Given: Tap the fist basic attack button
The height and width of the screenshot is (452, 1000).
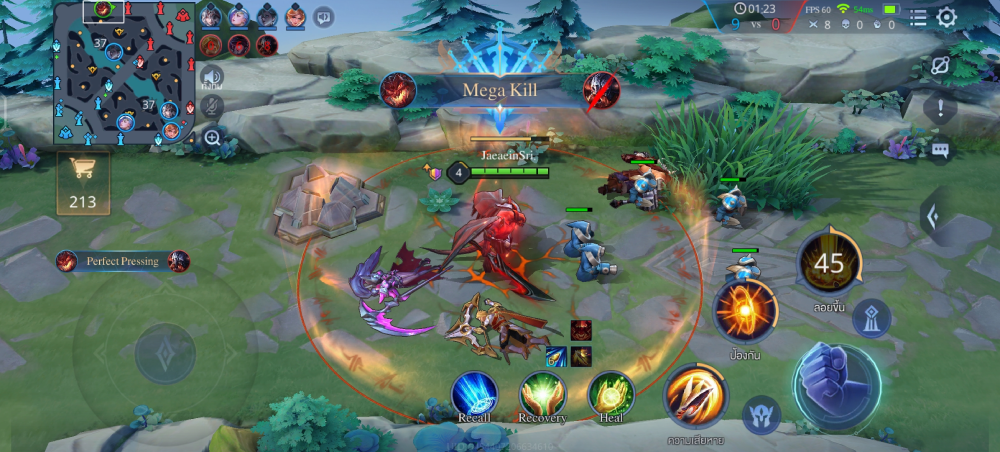Looking at the screenshot, I should 836,387.
